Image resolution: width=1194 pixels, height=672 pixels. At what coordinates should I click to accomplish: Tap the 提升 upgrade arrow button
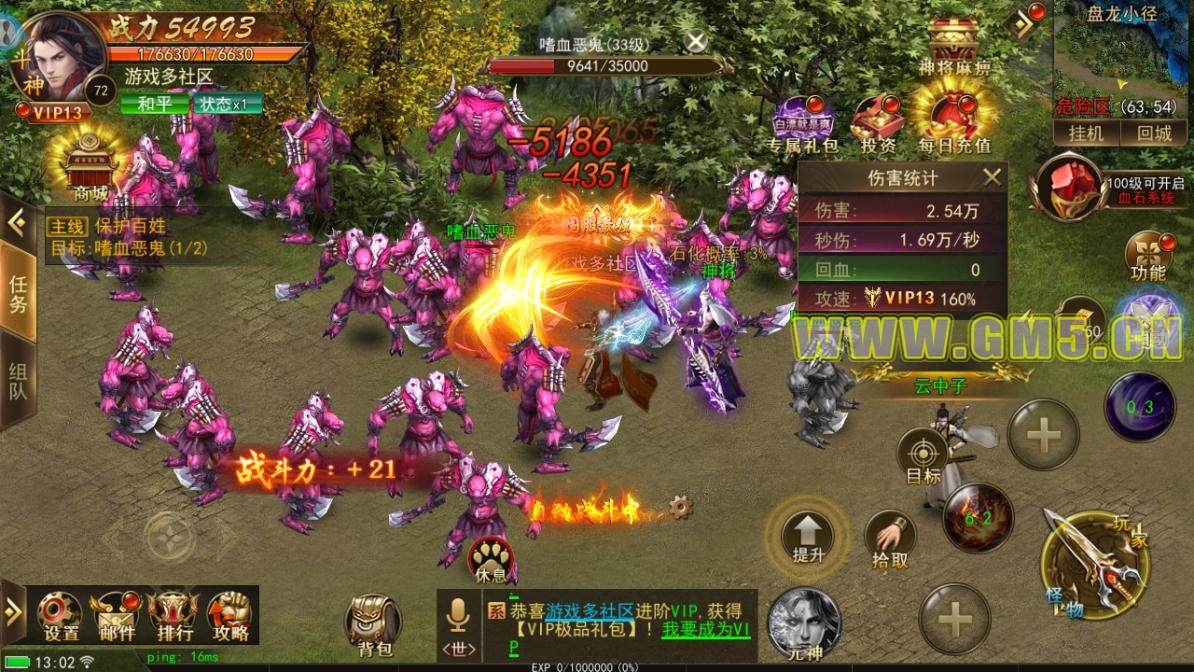click(x=808, y=536)
